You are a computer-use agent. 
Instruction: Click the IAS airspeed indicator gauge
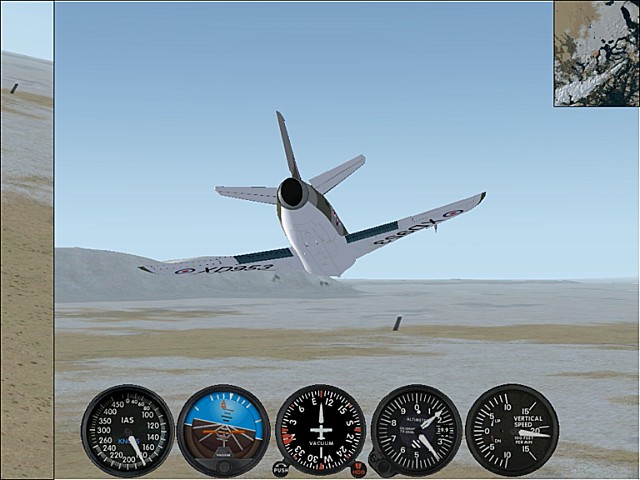pos(127,430)
